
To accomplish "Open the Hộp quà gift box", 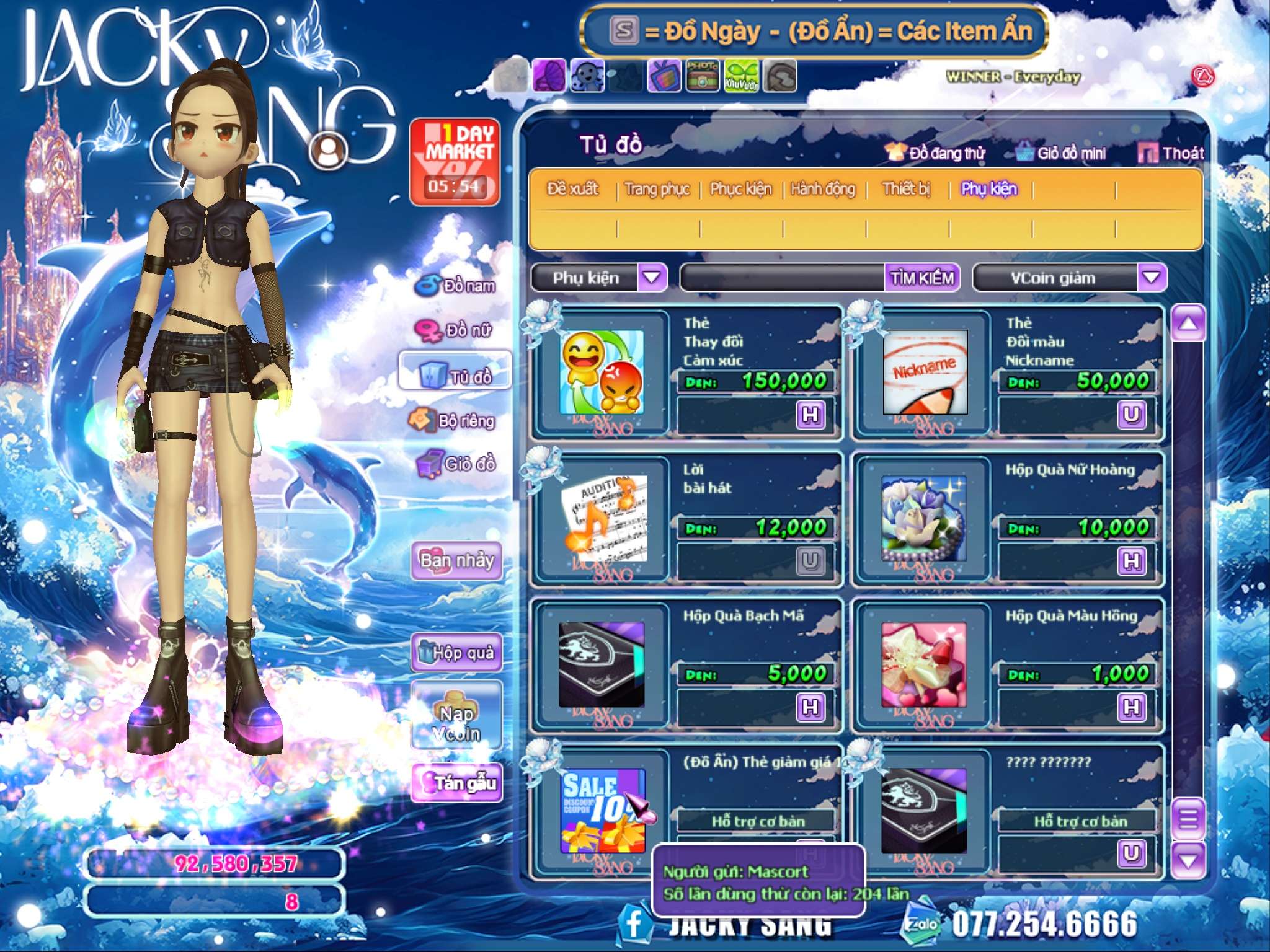I will [x=456, y=652].
